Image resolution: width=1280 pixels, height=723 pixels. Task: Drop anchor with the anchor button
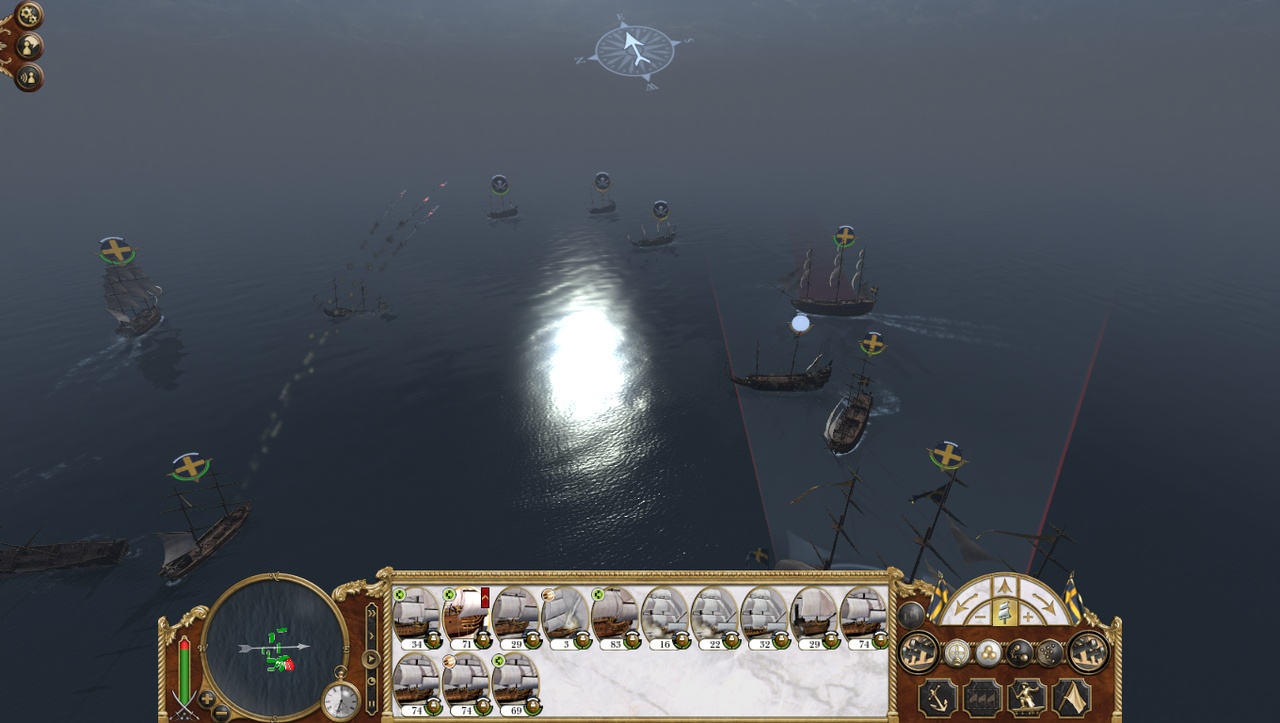(938, 696)
